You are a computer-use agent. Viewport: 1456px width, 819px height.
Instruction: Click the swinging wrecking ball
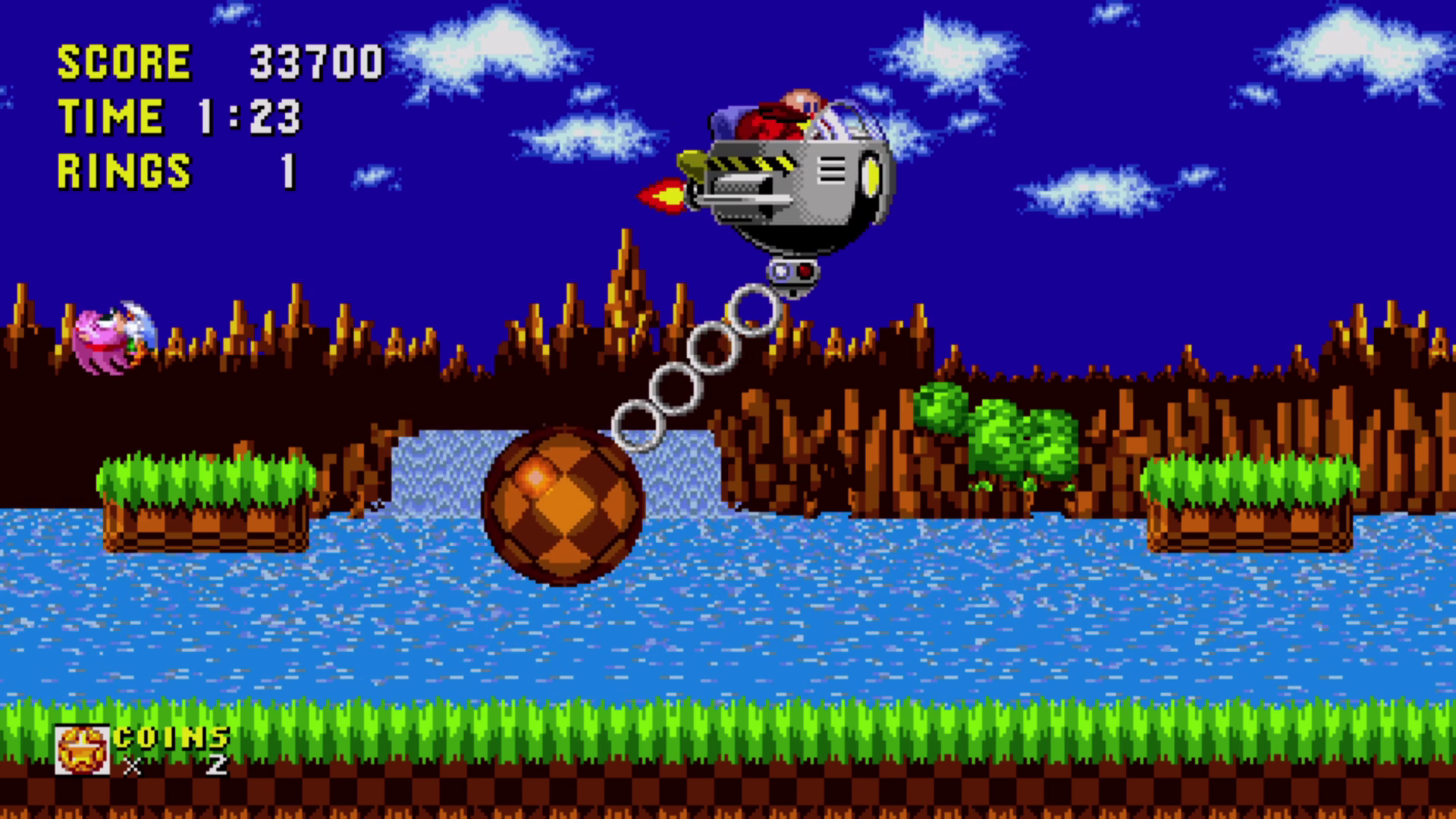pyautogui.click(x=565, y=508)
